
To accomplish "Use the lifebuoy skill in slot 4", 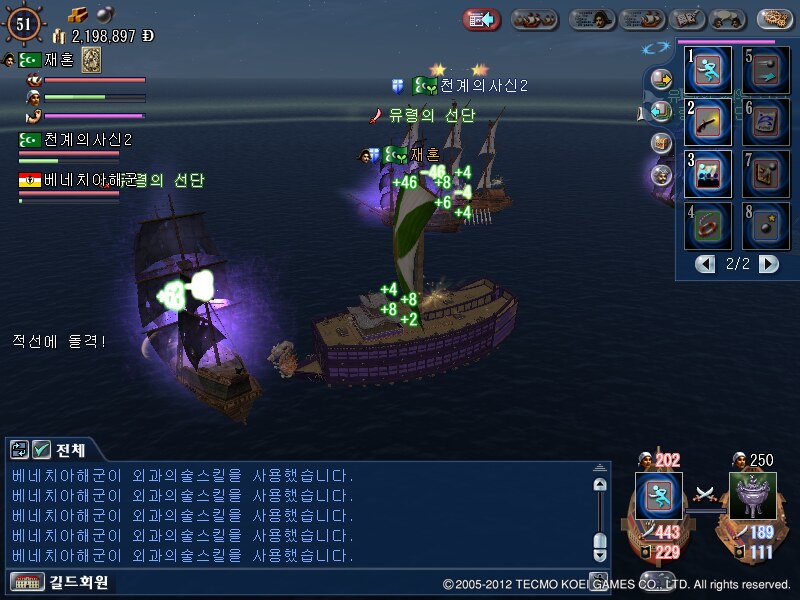I will pyautogui.click(x=709, y=226).
